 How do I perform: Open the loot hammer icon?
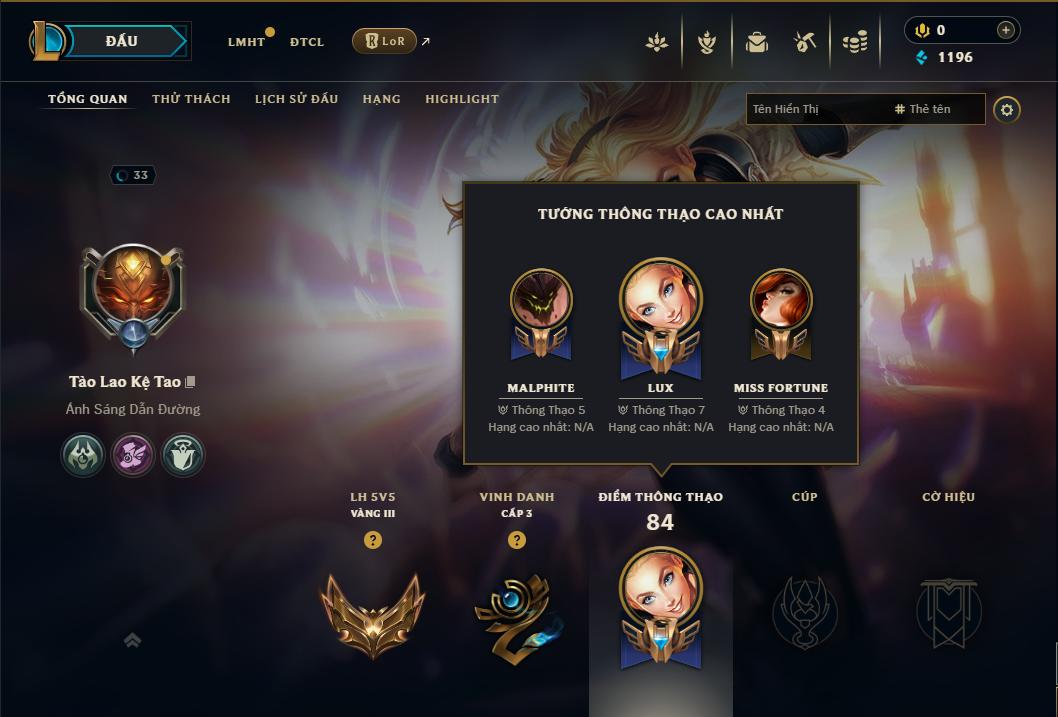[x=805, y=42]
